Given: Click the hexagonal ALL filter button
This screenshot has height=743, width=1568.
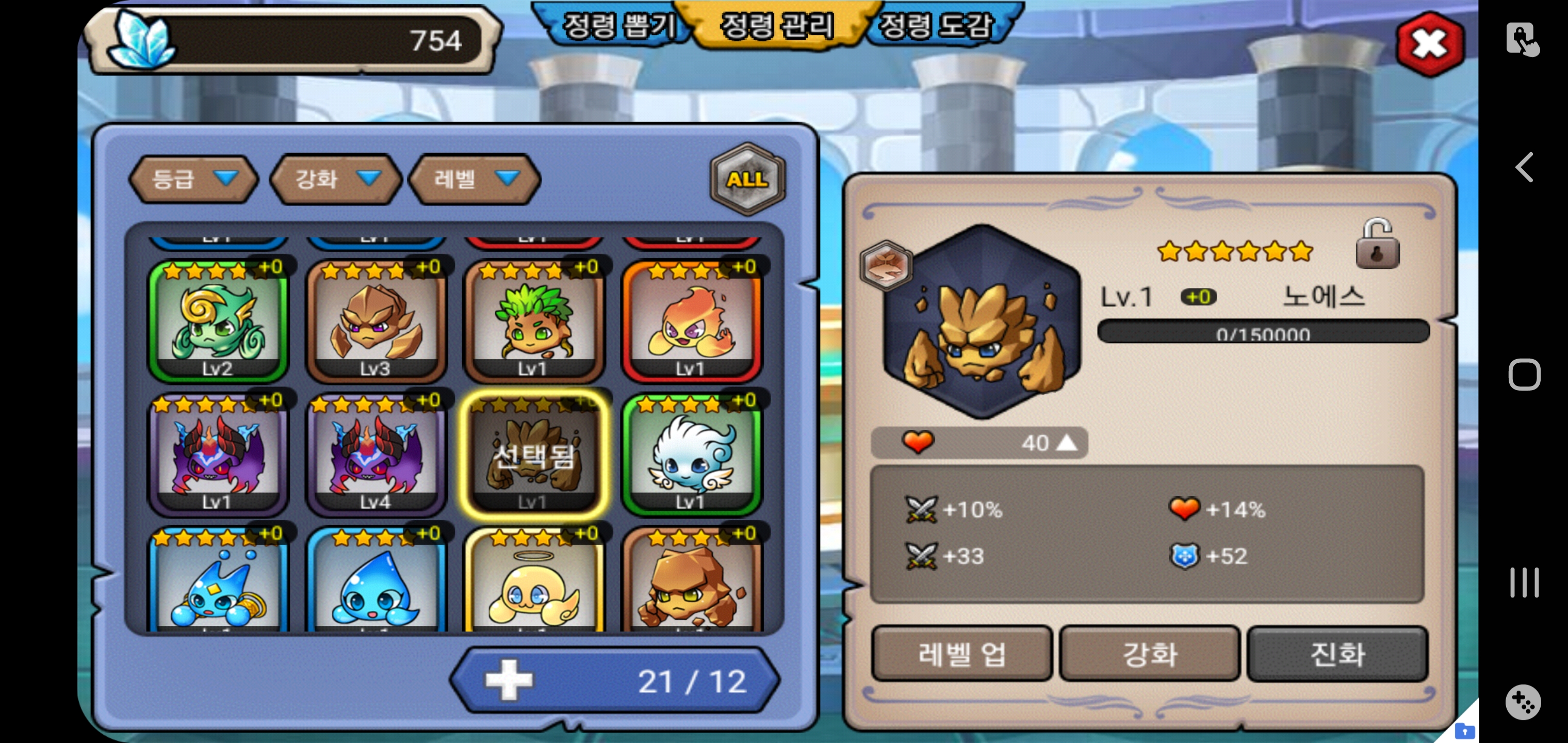Looking at the screenshot, I should click(747, 179).
